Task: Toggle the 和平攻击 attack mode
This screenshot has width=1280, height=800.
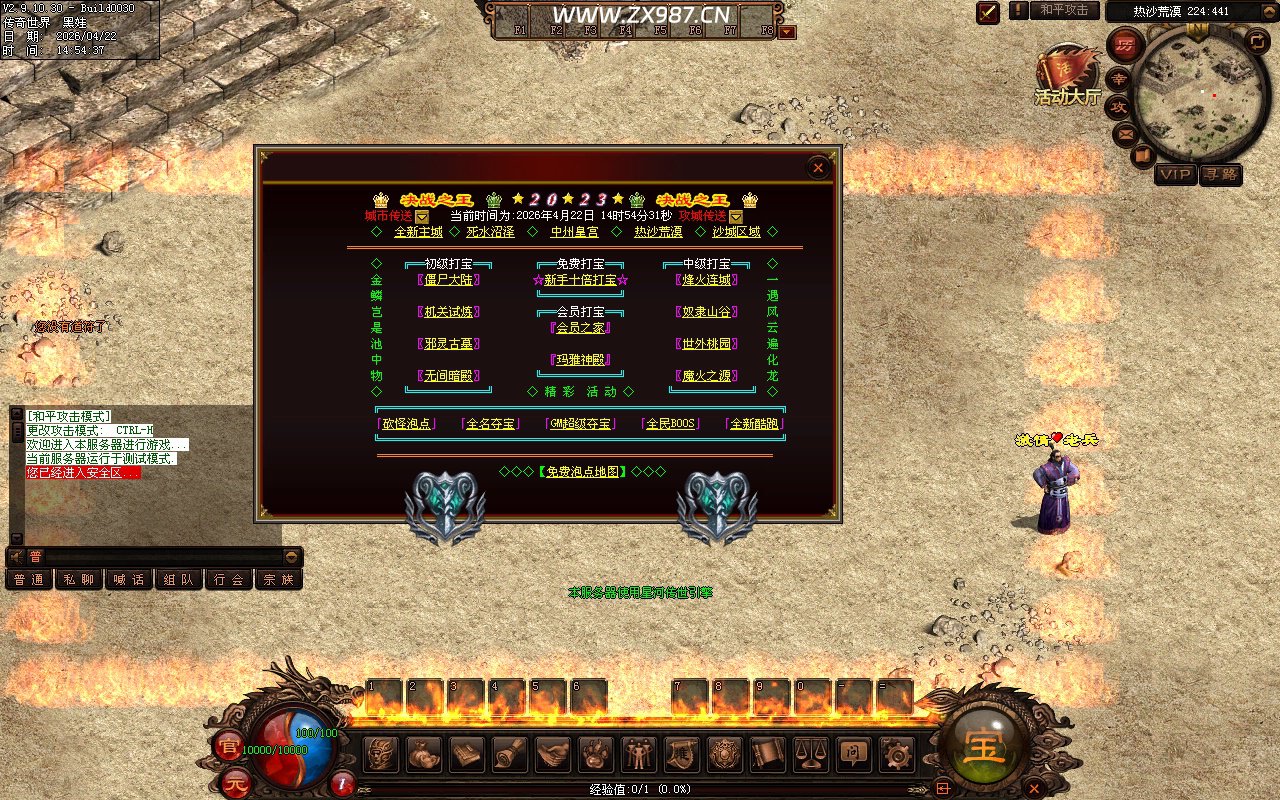Action: (1063, 10)
